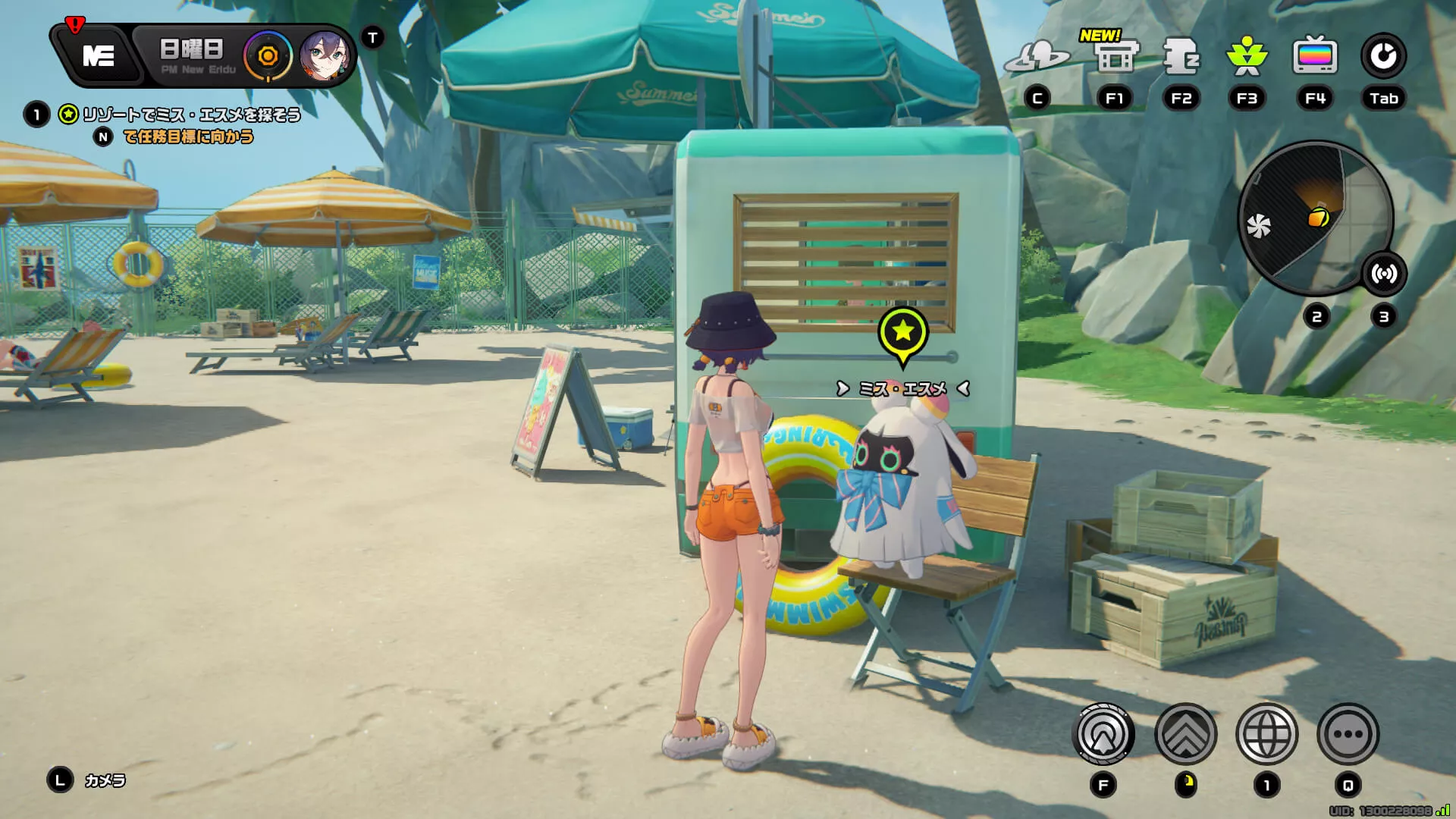
Task: Talk to Miss Esme via the prompt
Action: point(902,389)
